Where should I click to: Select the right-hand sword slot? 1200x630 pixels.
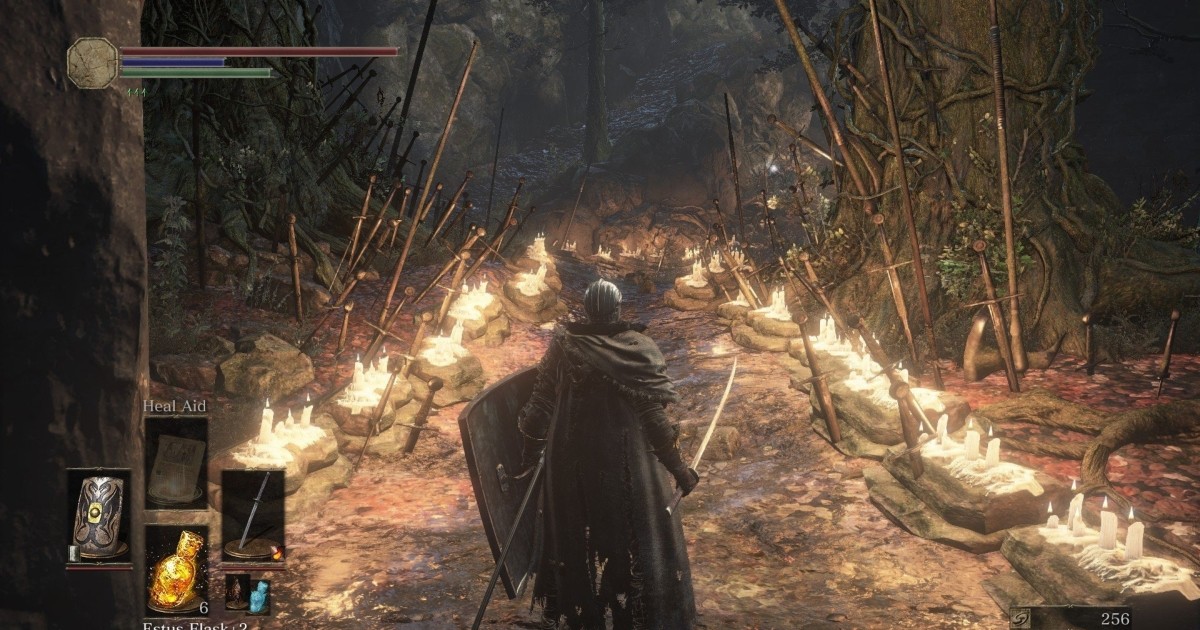tap(253, 516)
